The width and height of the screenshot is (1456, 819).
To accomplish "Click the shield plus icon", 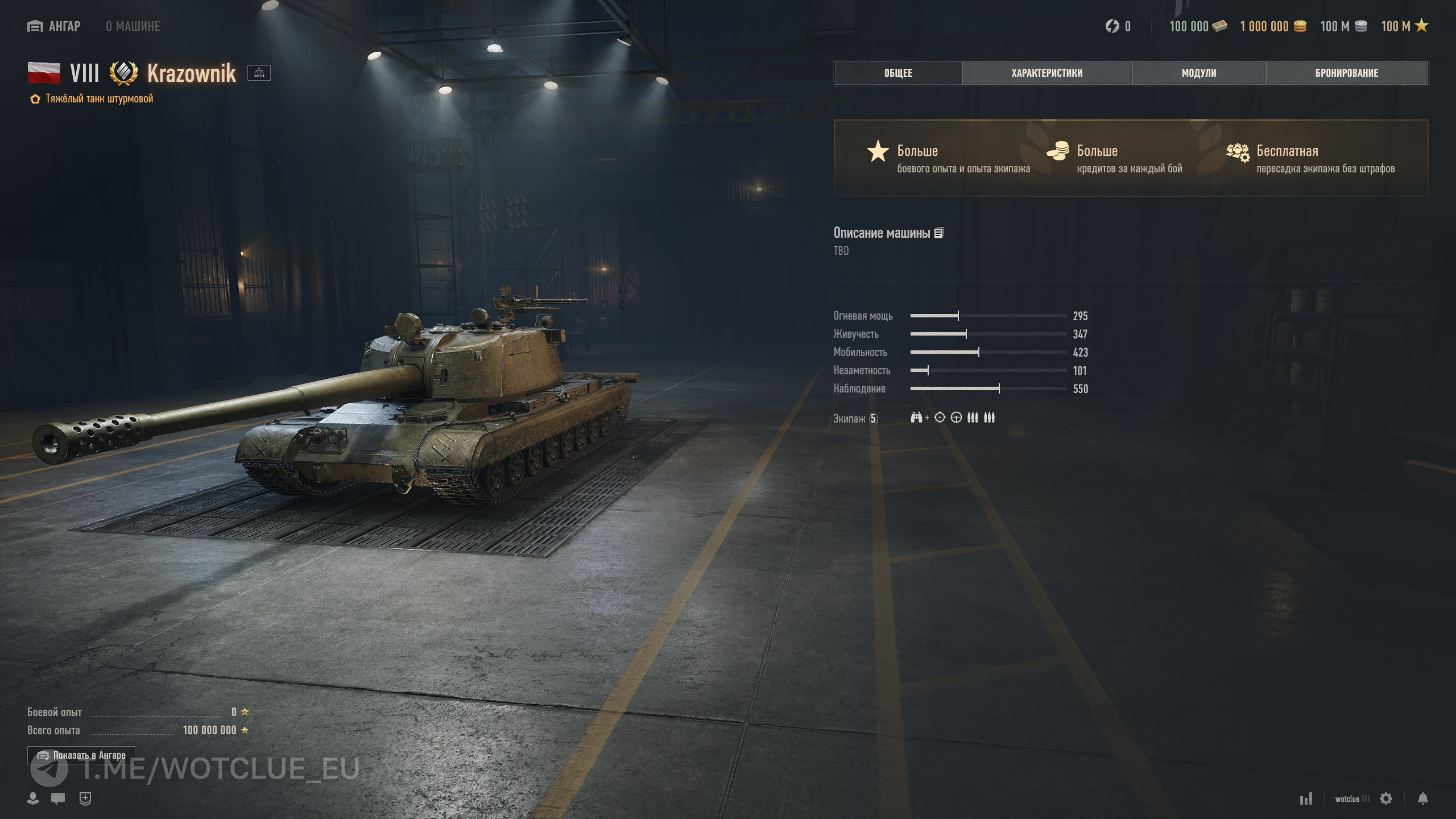I will 85,799.
